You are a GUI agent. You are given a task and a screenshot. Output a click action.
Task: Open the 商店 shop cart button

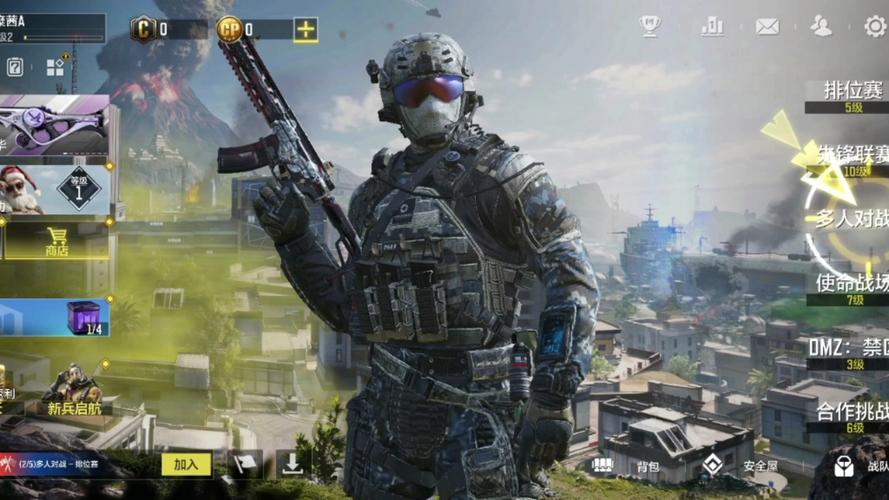click(x=55, y=240)
